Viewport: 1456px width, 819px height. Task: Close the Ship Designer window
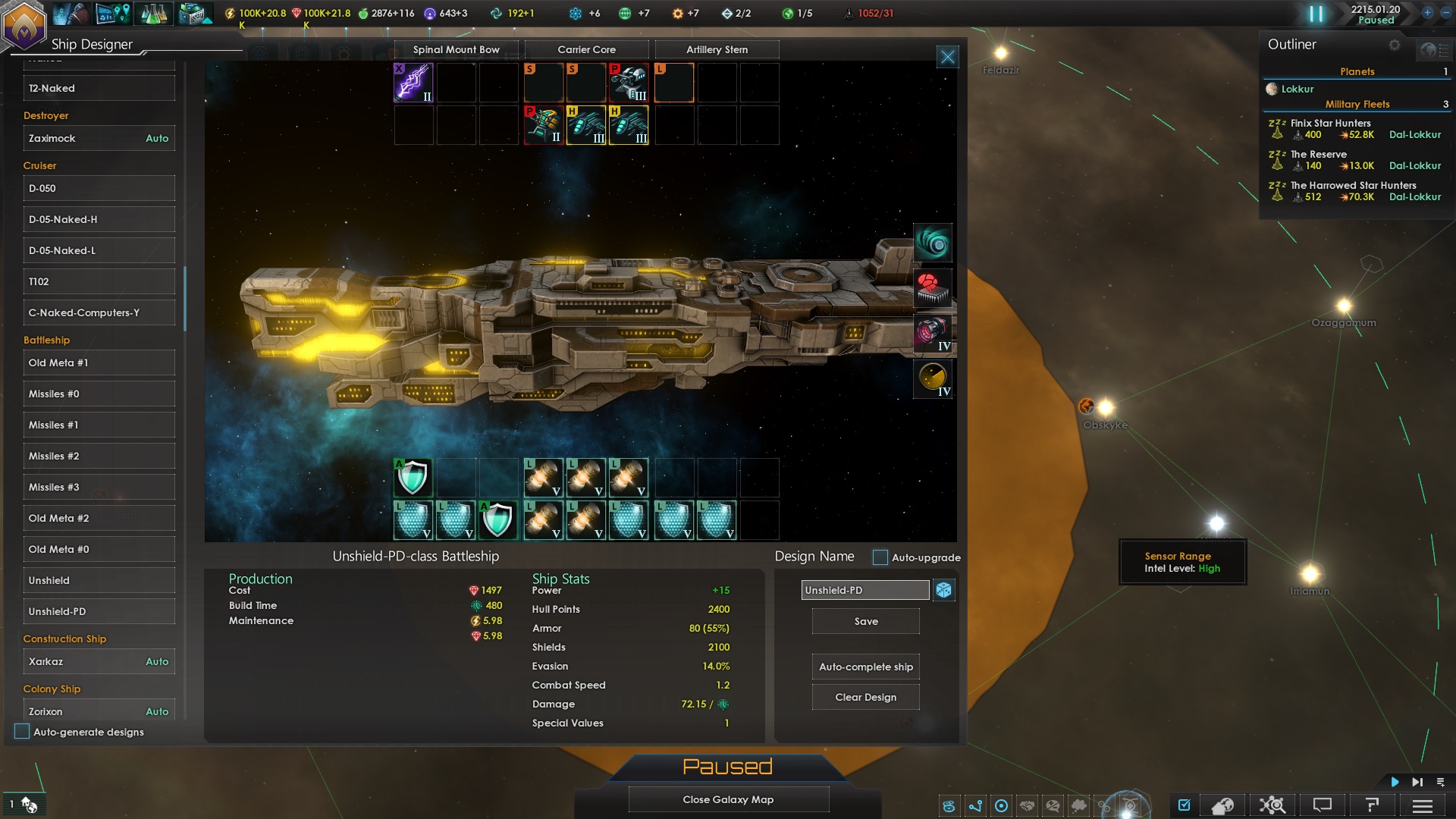tap(947, 57)
